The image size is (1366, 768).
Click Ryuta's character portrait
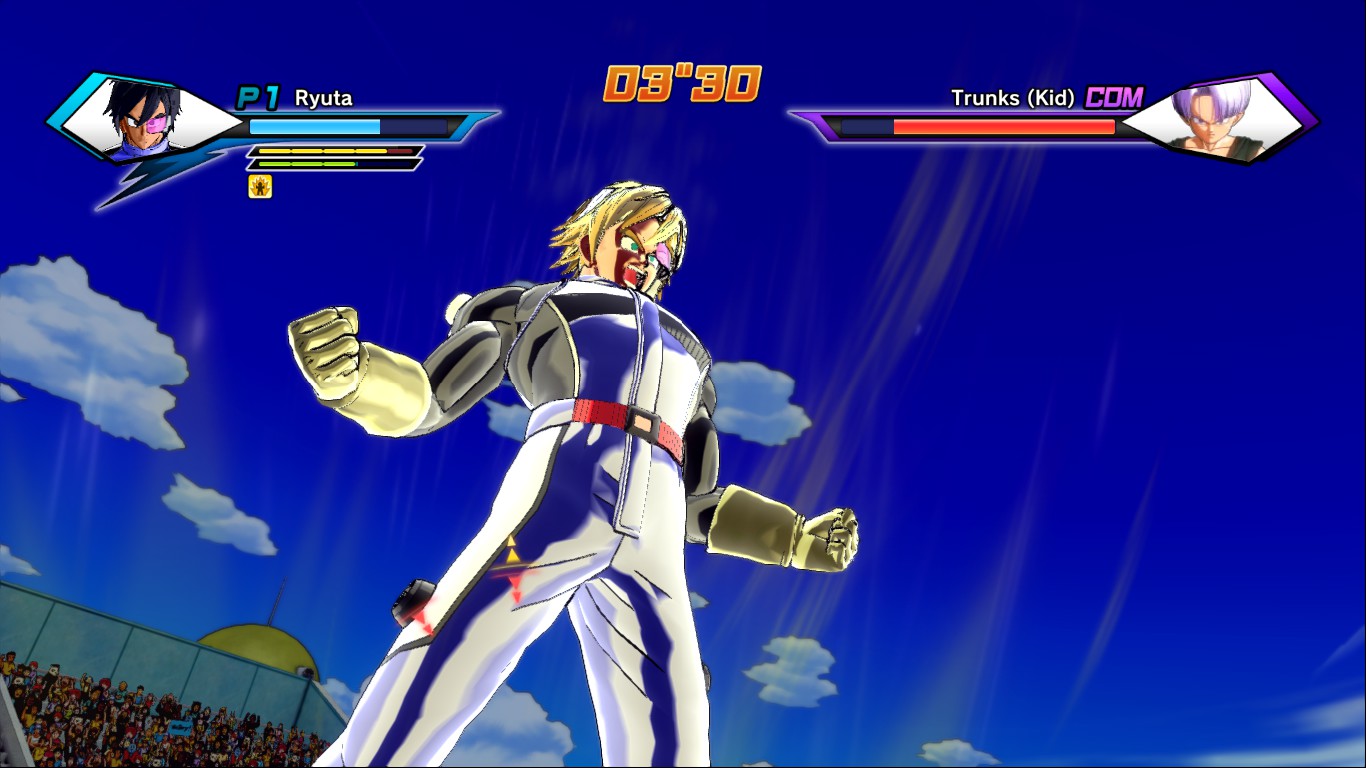coord(143,120)
